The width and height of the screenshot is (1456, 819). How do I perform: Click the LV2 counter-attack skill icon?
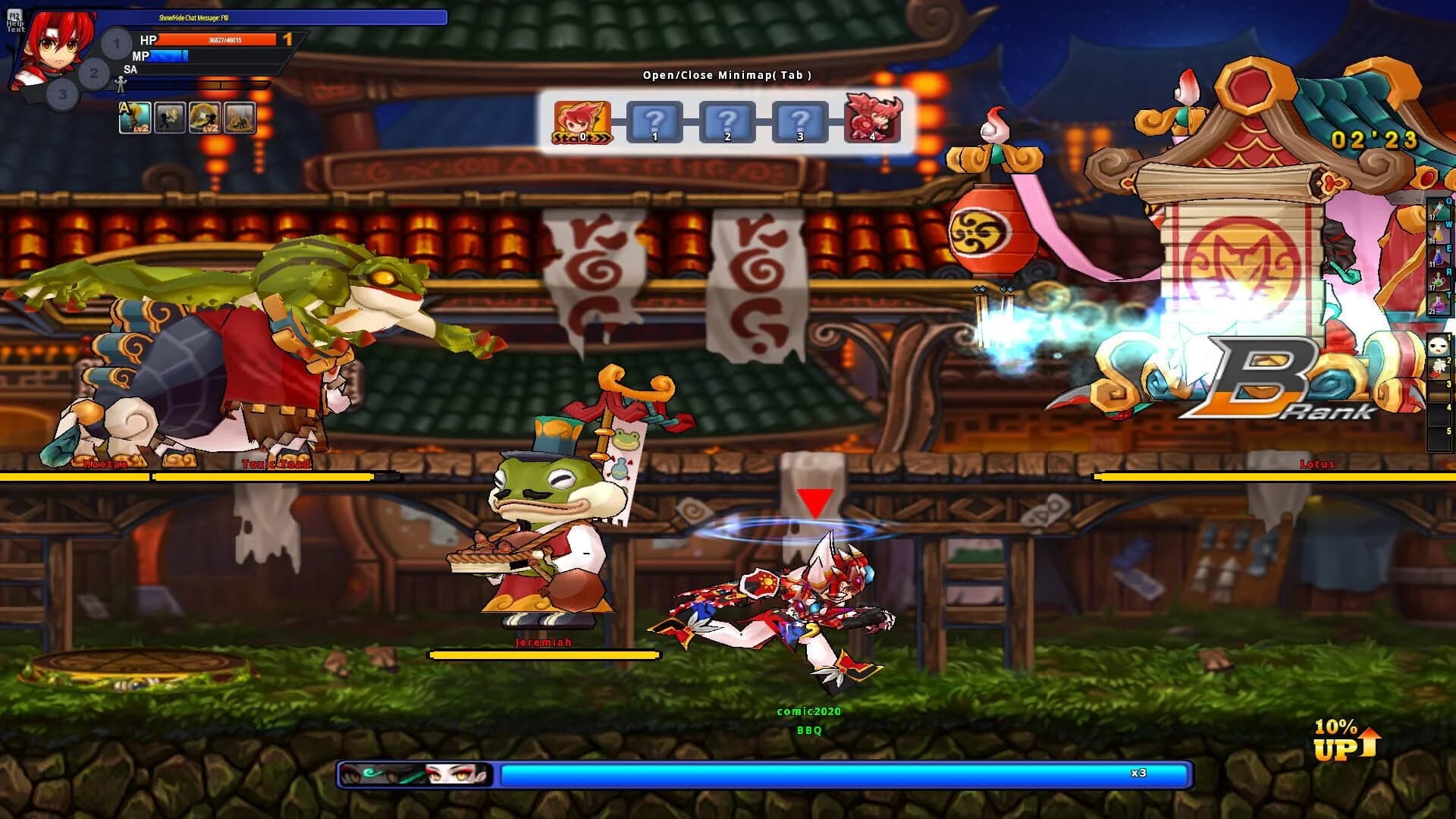click(206, 118)
